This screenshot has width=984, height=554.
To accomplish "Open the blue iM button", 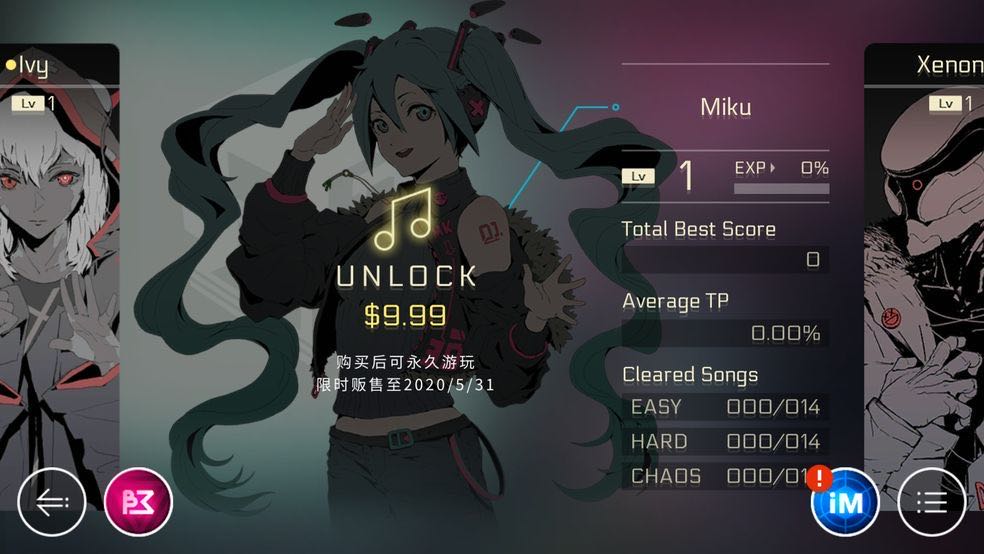I will (x=845, y=503).
